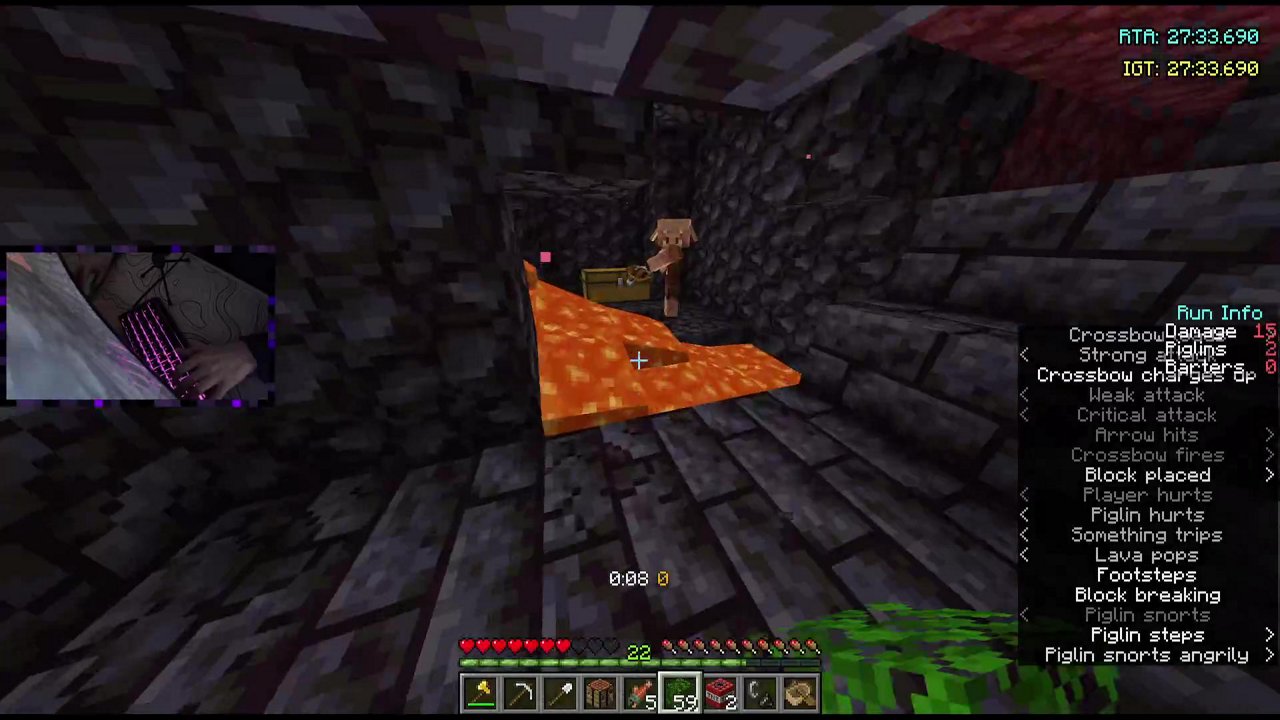This screenshot has height=720, width=1280.
Task: Click the Run Info header
Action: (1219, 312)
